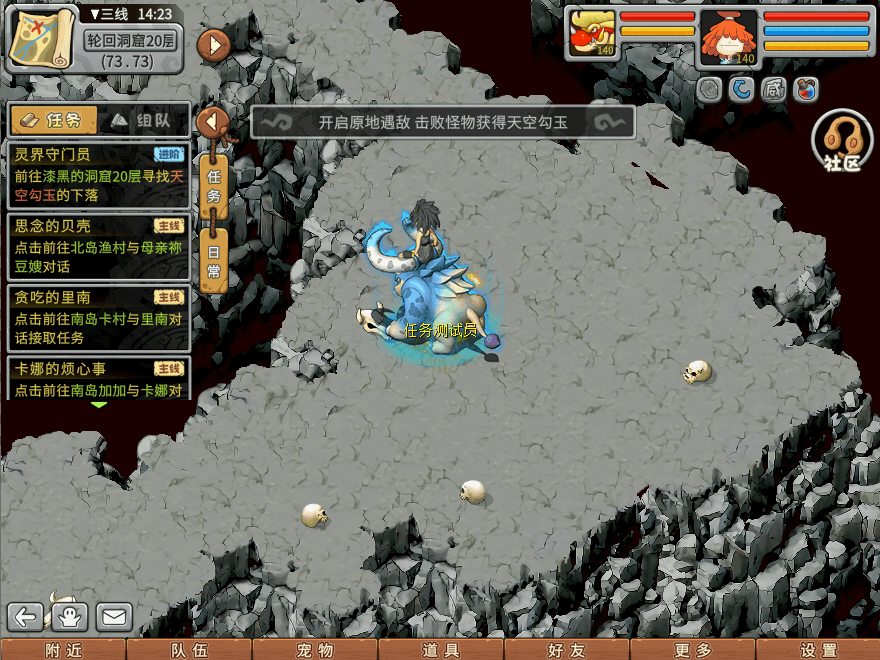Activate the blue crescent moon icon
Screen dimensions: 880x660
click(x=741, y=90)
